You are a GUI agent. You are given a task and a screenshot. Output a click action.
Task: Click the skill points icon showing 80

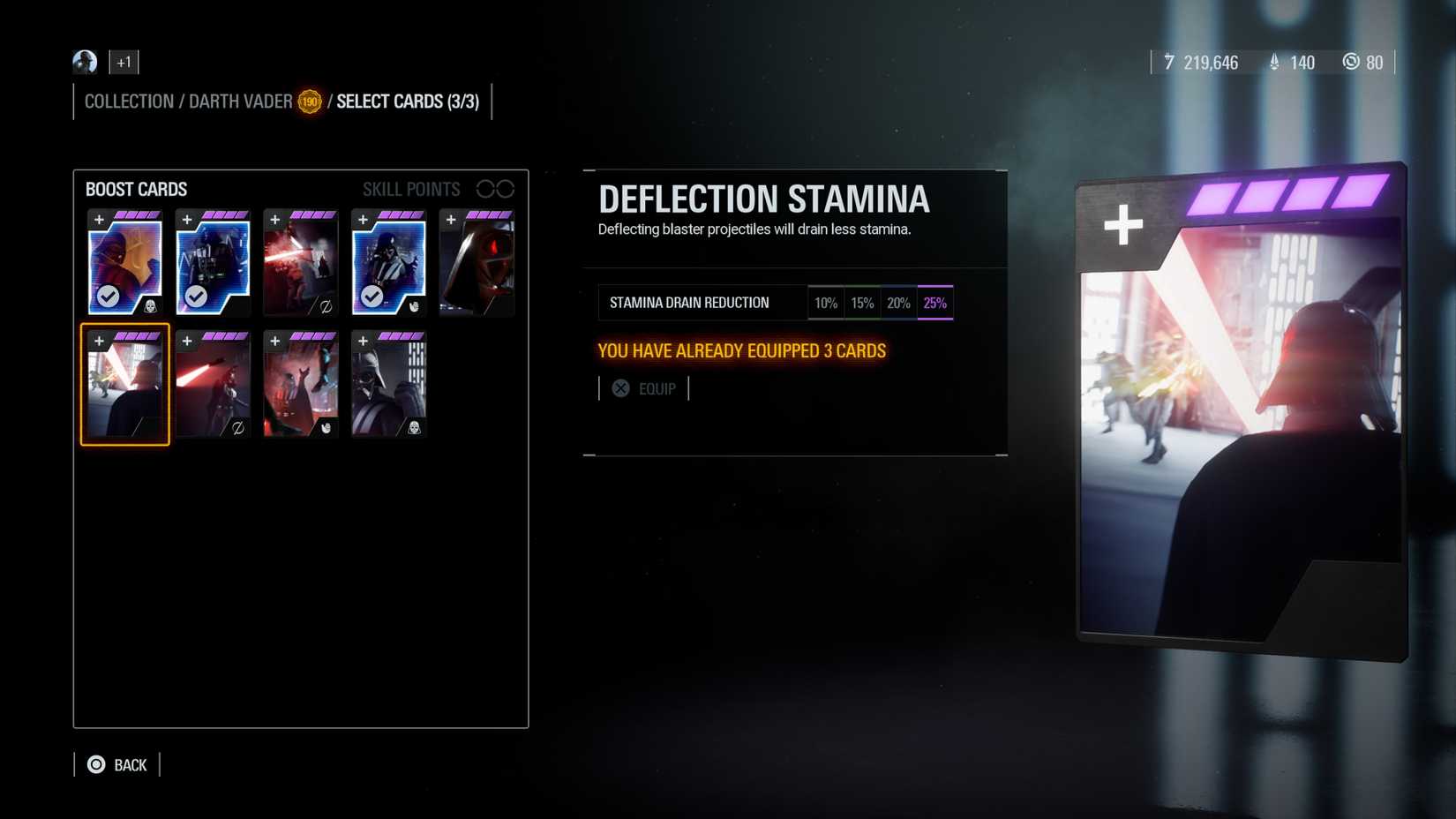(x=1350, y=63)
